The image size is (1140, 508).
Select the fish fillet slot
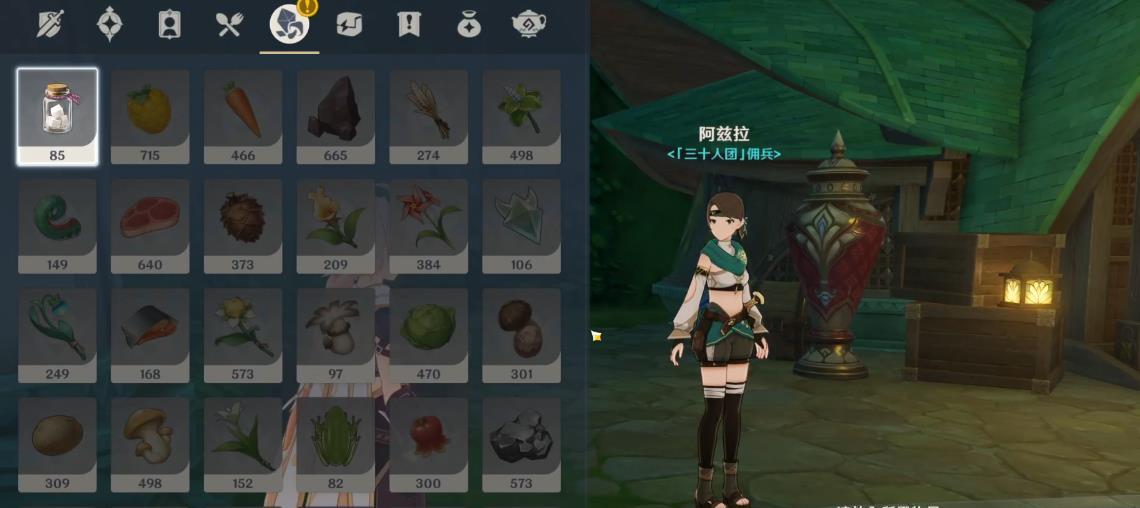pos(150,334)
